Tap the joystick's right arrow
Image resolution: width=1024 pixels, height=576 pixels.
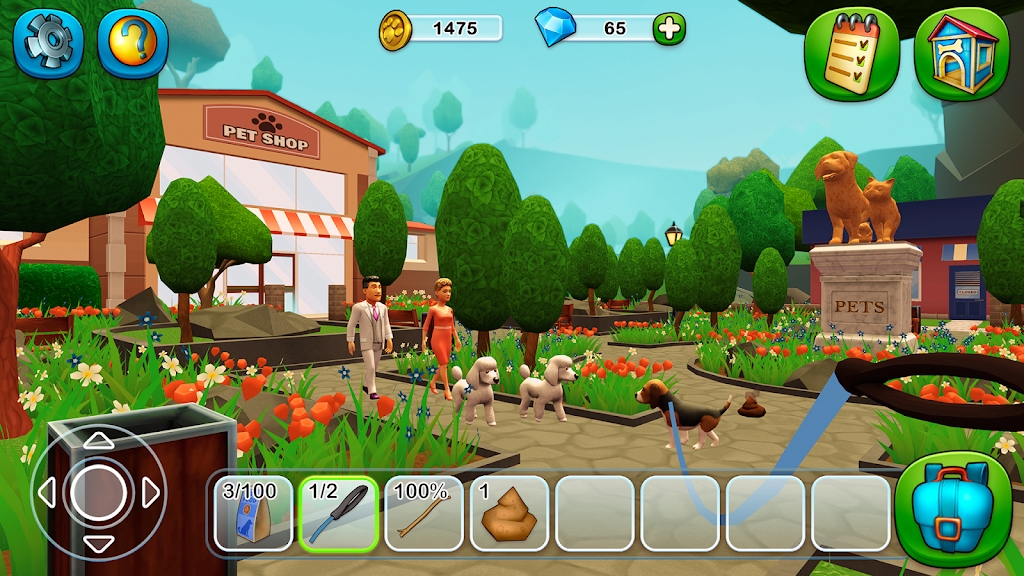tap(151, 492)
